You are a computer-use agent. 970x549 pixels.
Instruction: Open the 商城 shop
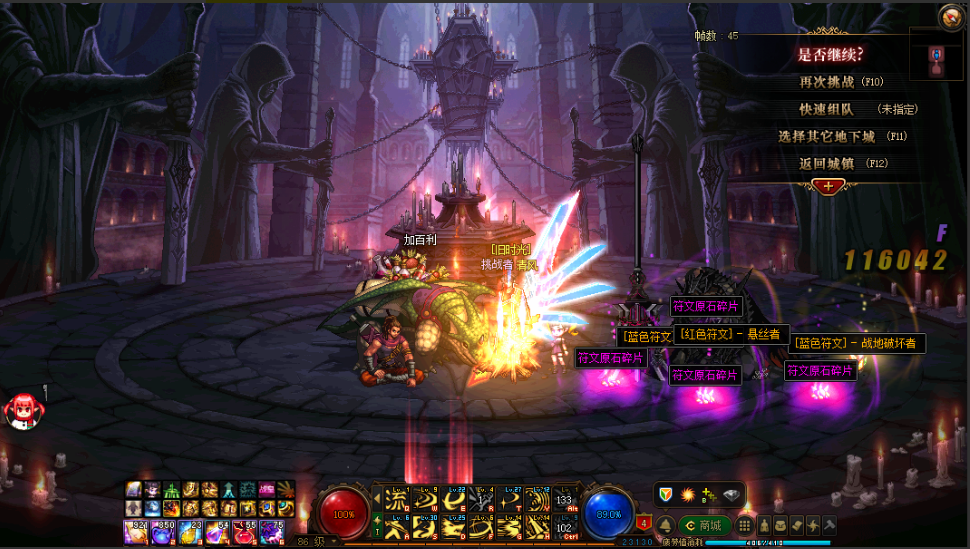[x=702, y=525]
